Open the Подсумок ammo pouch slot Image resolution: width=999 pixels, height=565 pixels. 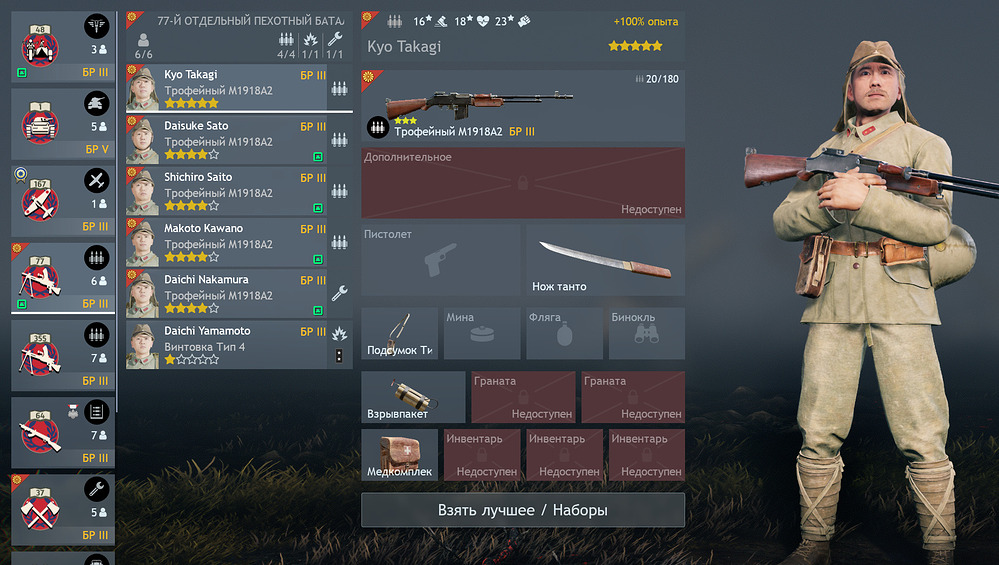tap(400, 333)
